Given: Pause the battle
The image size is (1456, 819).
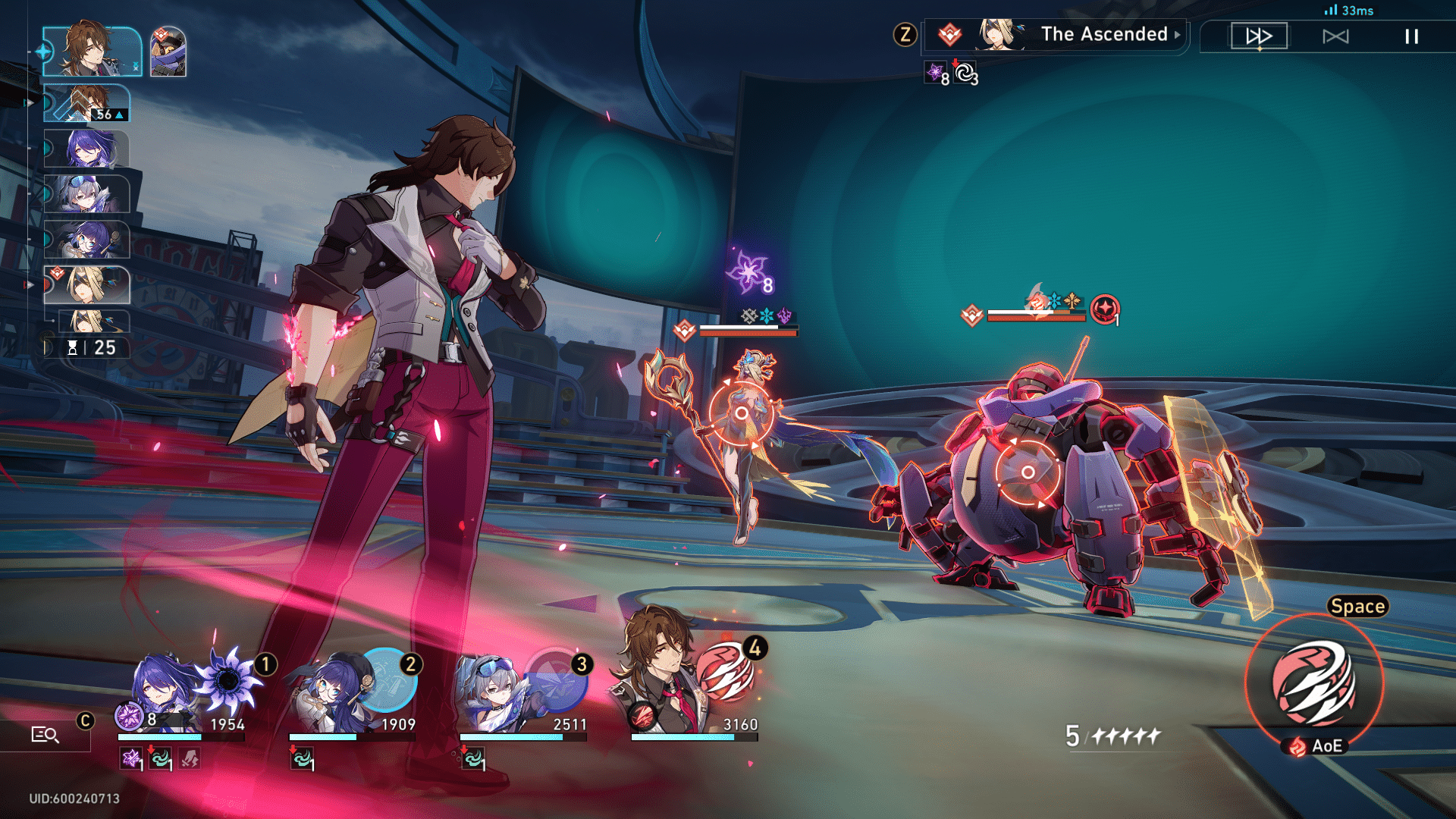Looking at the screenshot, I should coord(1411,36).
